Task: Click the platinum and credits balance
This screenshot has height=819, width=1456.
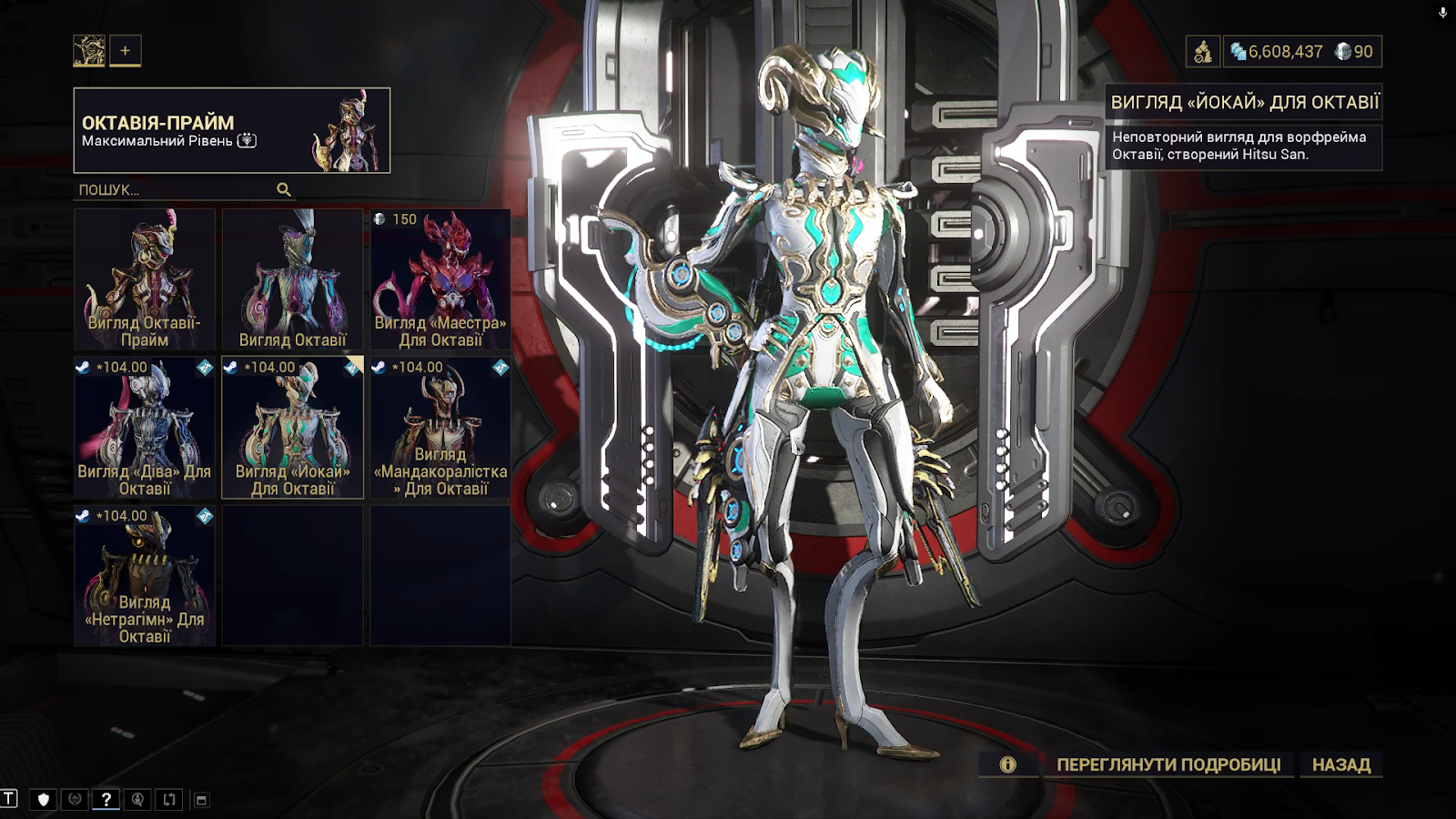Action: click(1301, 52)
